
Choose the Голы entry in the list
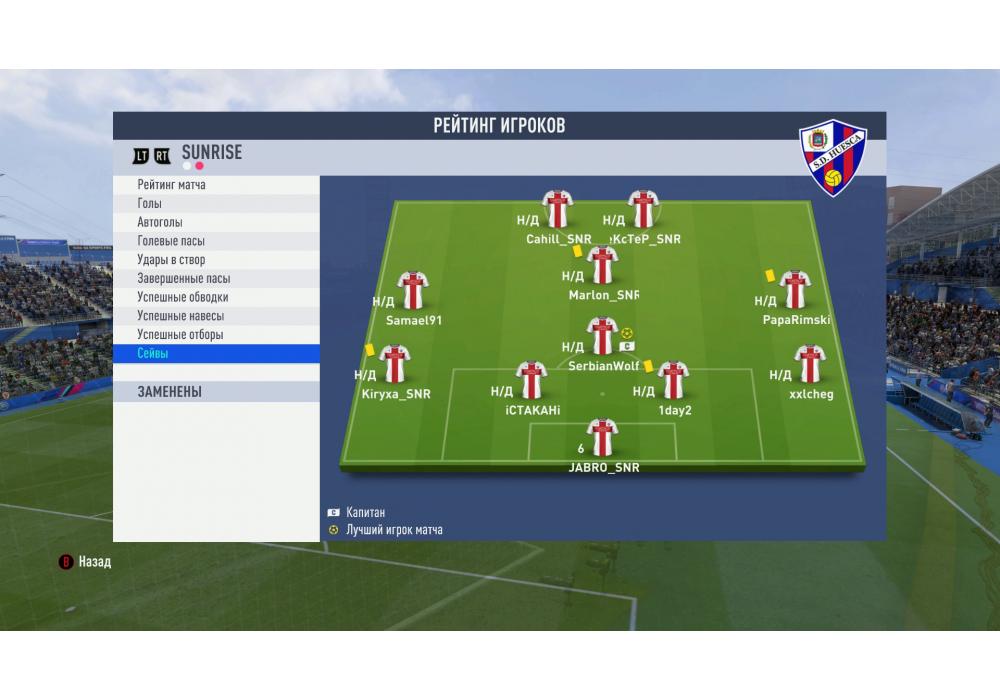click(216, 204)
